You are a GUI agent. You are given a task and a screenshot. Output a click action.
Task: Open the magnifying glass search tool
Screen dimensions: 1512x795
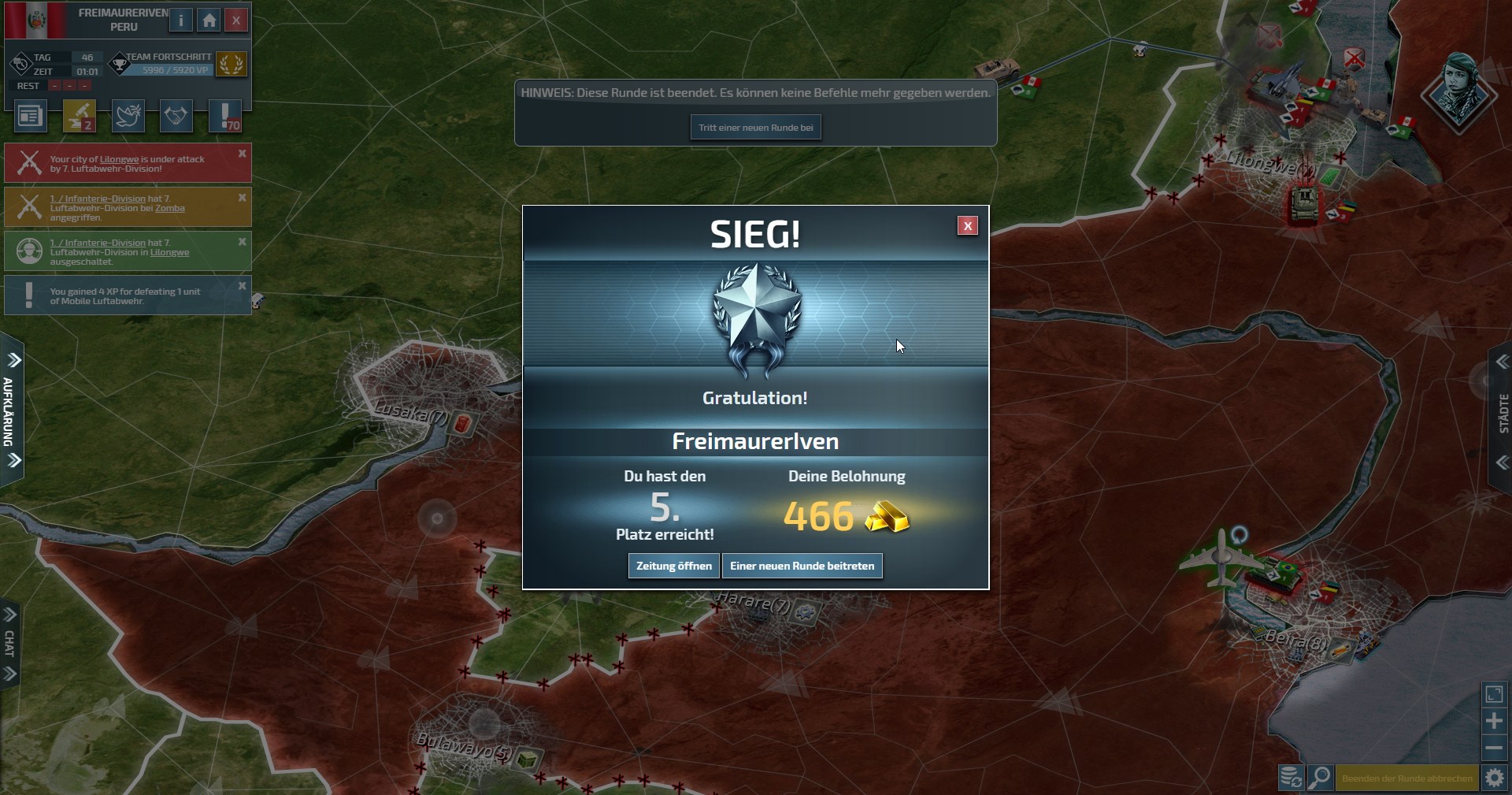[1320, 778]
